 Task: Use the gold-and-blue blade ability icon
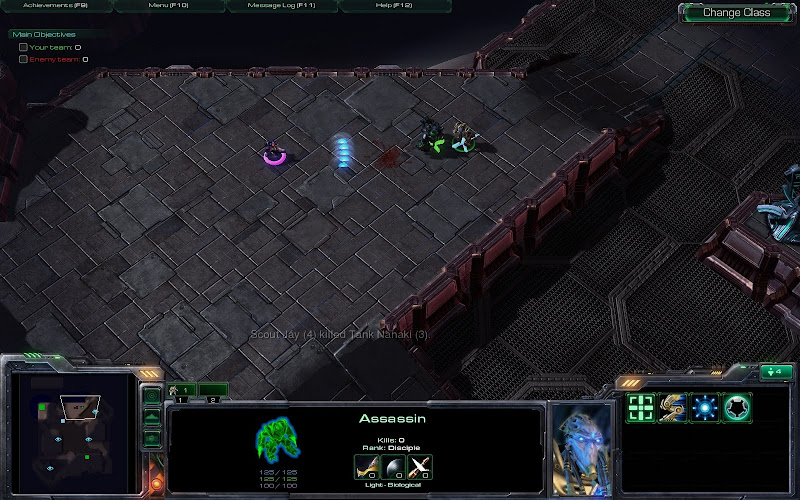[672, 407]
